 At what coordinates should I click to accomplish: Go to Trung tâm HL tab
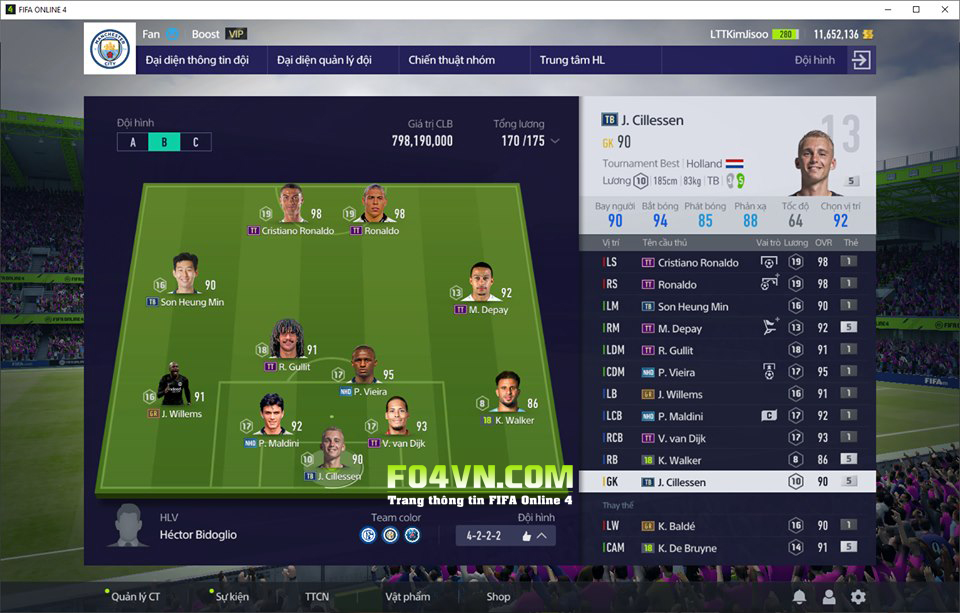[572, 60]
